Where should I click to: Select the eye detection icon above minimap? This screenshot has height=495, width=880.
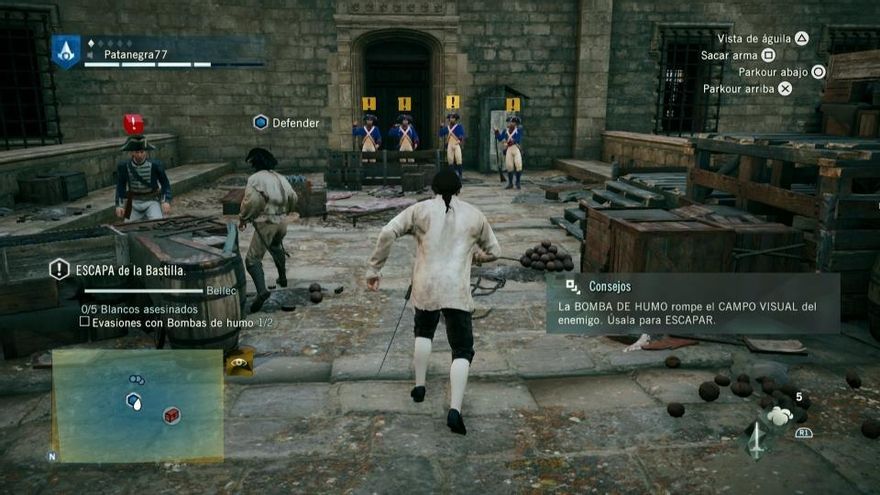[239, 364]
